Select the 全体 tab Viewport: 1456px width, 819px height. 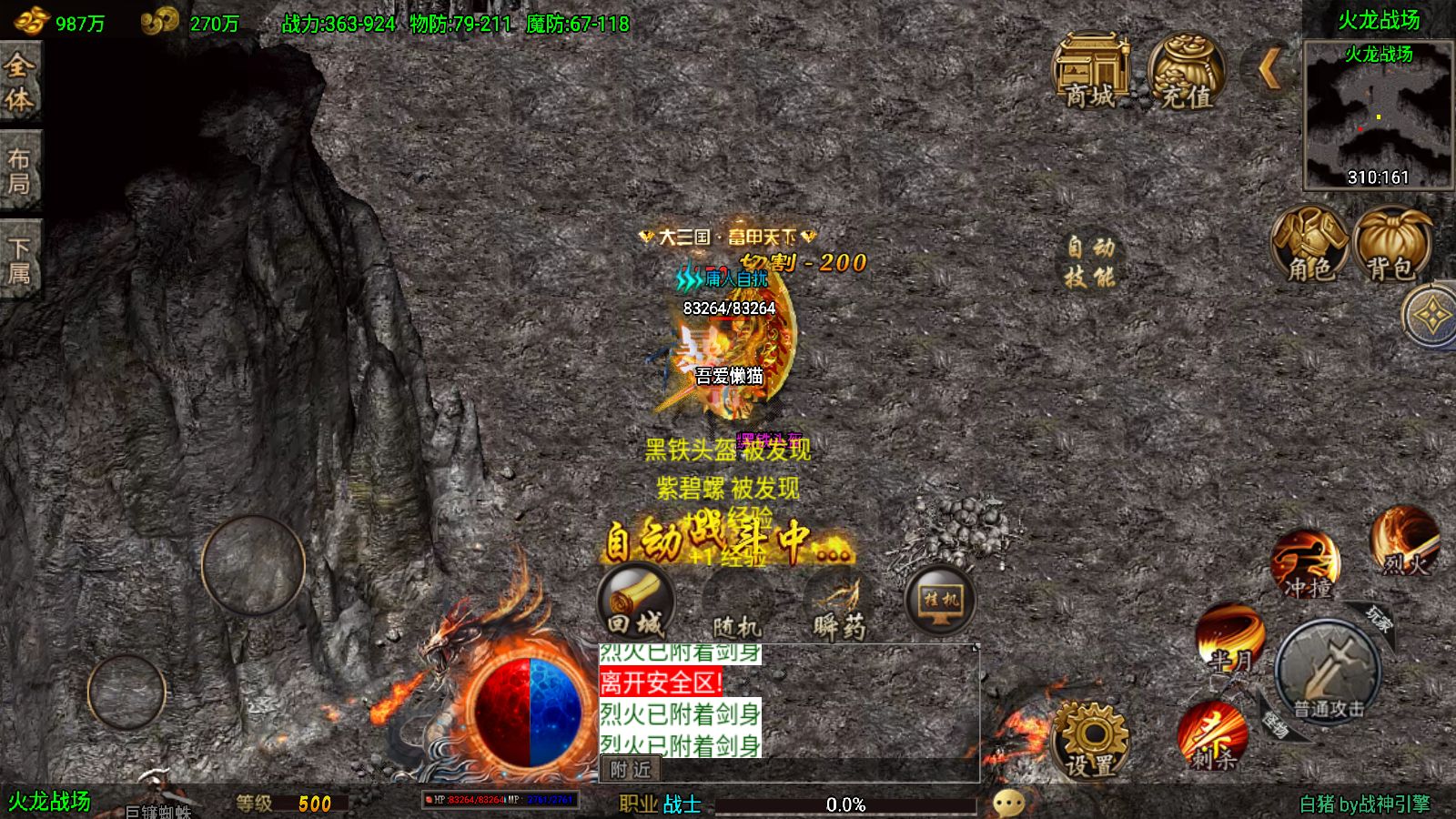(x=20, y=82)
